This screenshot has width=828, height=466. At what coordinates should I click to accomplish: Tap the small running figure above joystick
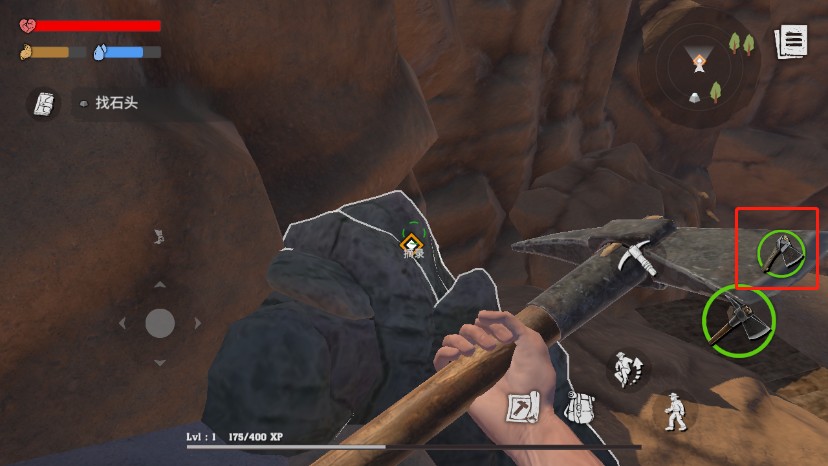coord(157,237)
